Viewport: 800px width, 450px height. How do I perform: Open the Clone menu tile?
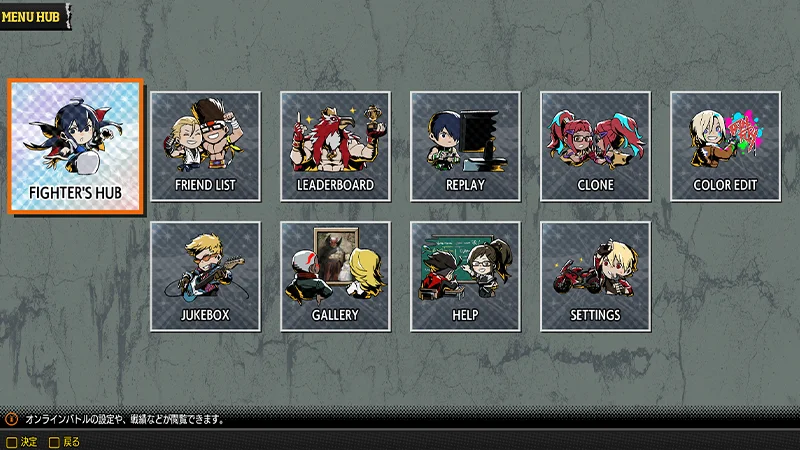pos(595,146)
